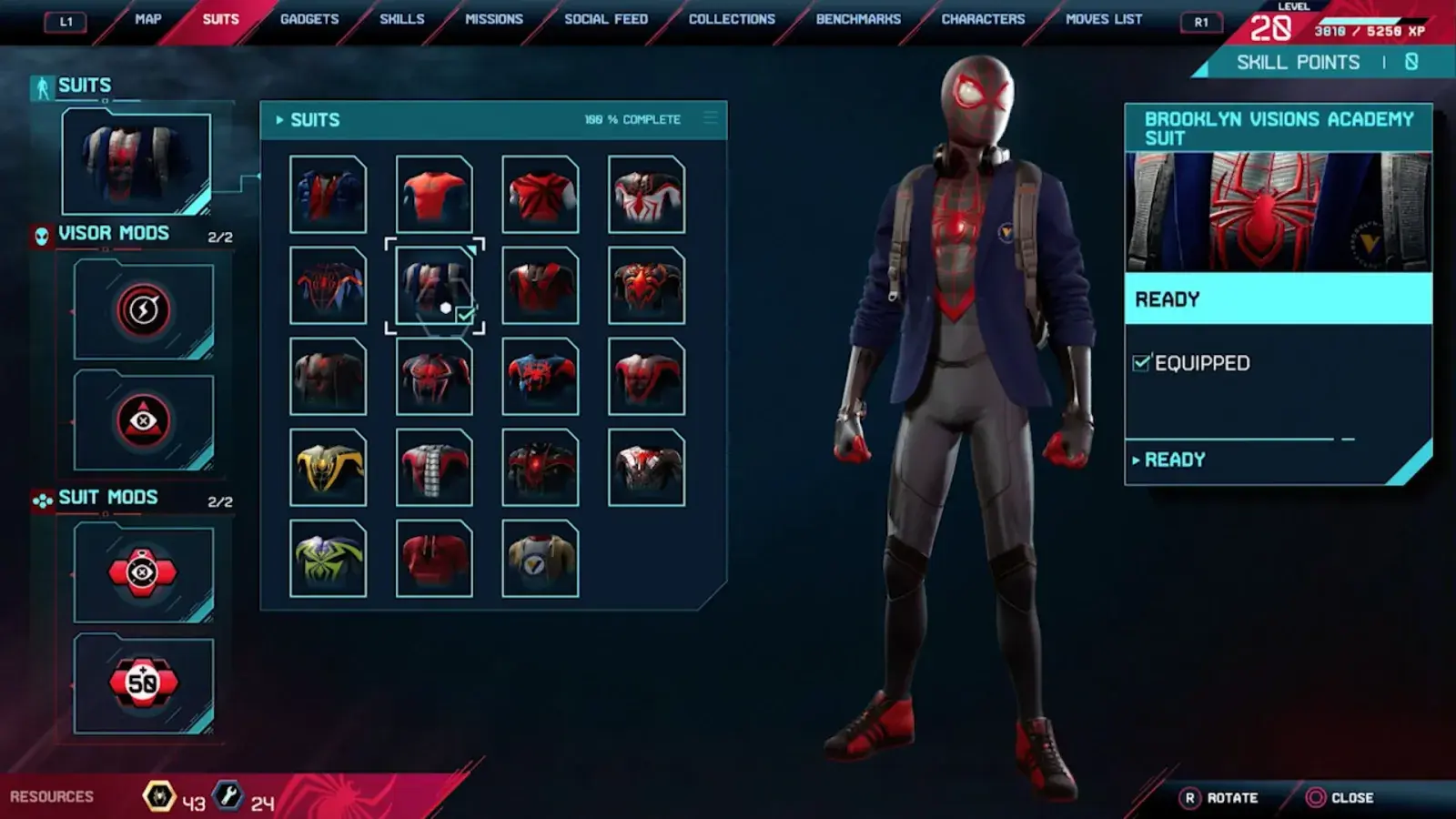Screen dimensions: 1456x819
Task: Switch to Benchmarks tab
Action: [858, 19]
